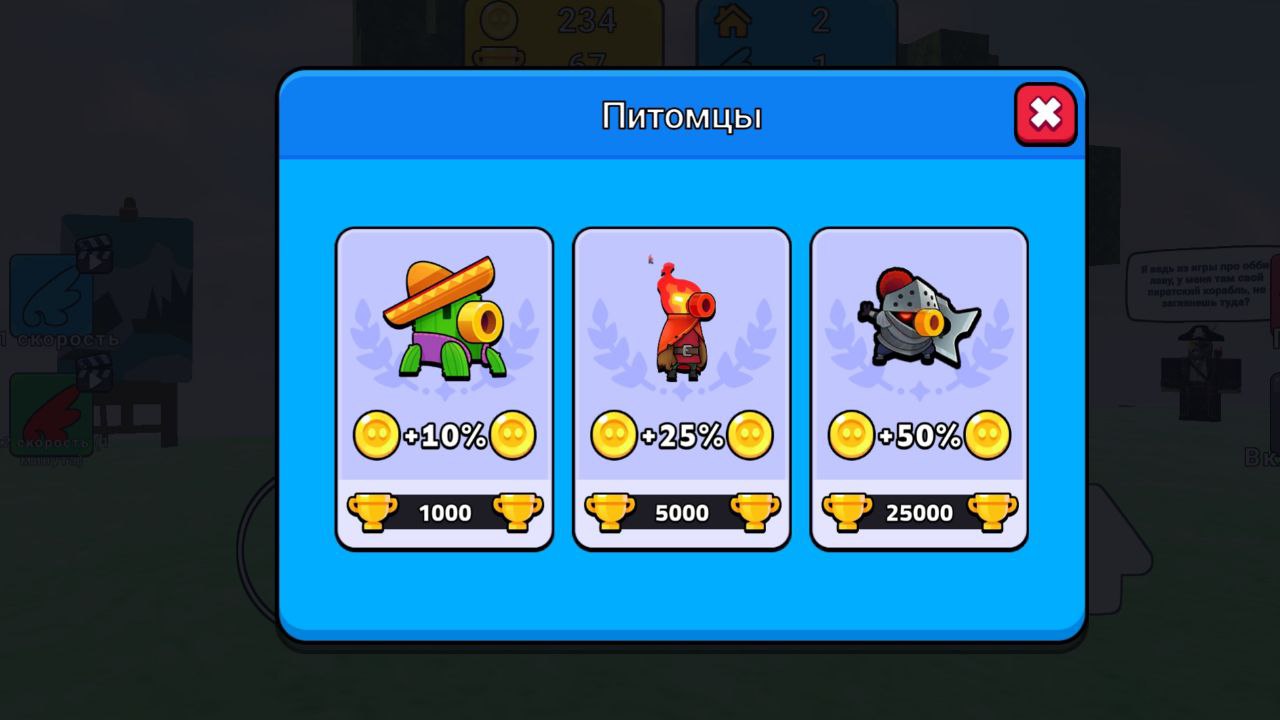The width and height of the screenshot is (1280, 720).
Task: Buy the pet costing 1000 trophies
Action: (x=443, y=512)
